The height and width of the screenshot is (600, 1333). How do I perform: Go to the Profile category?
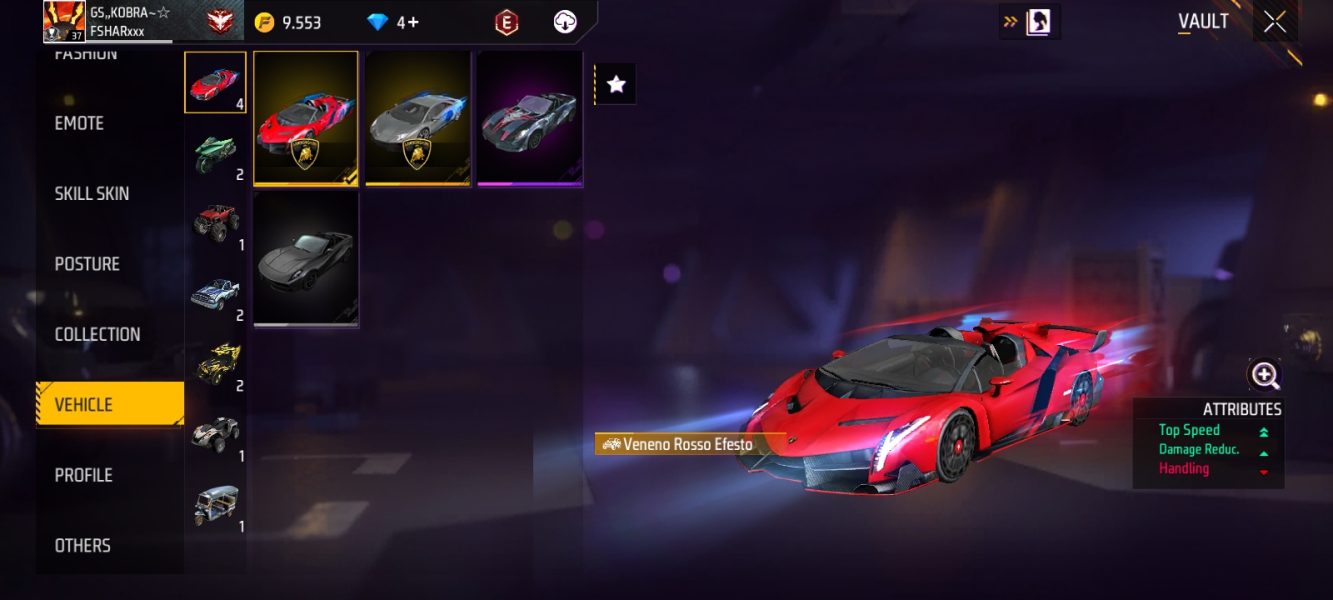point(83,475)
